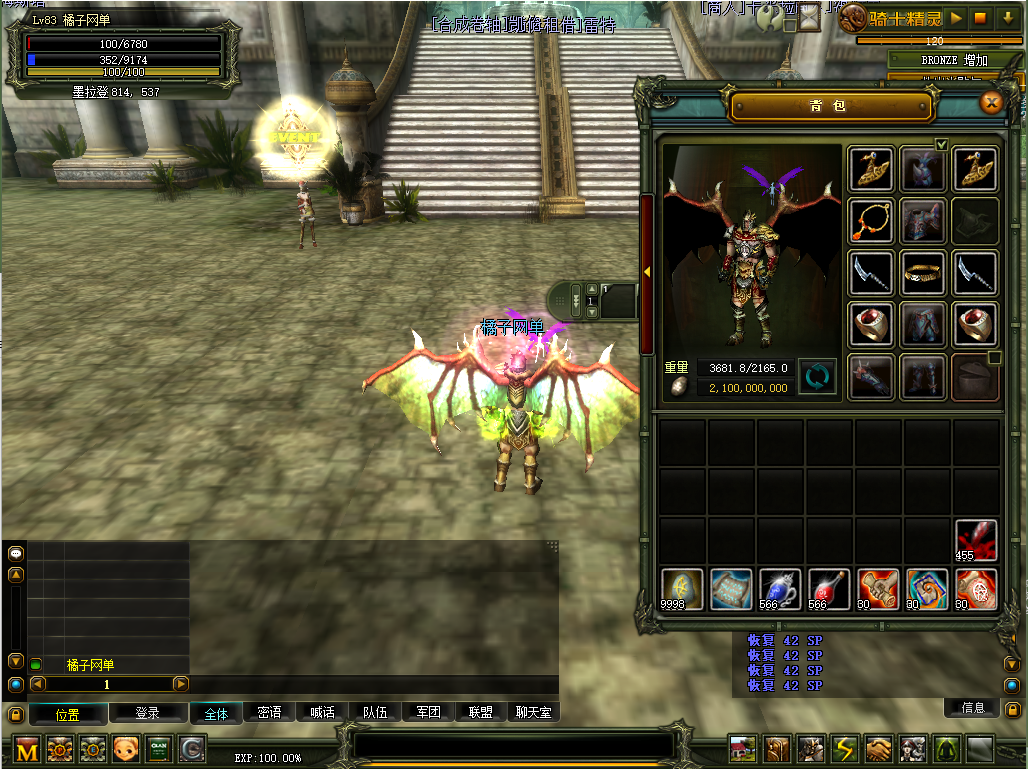Screen dimensions: 1028x769
Task: Click the 骑士精灵 orange stop button
Action: click(981, 18)
